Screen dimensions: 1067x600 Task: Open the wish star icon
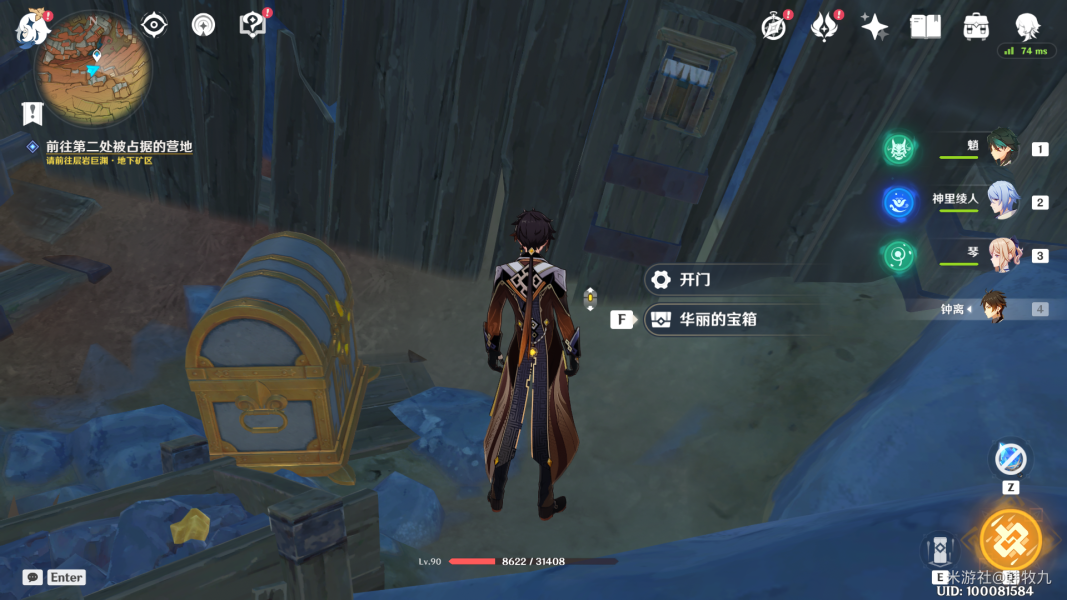[x=874, y=27]
